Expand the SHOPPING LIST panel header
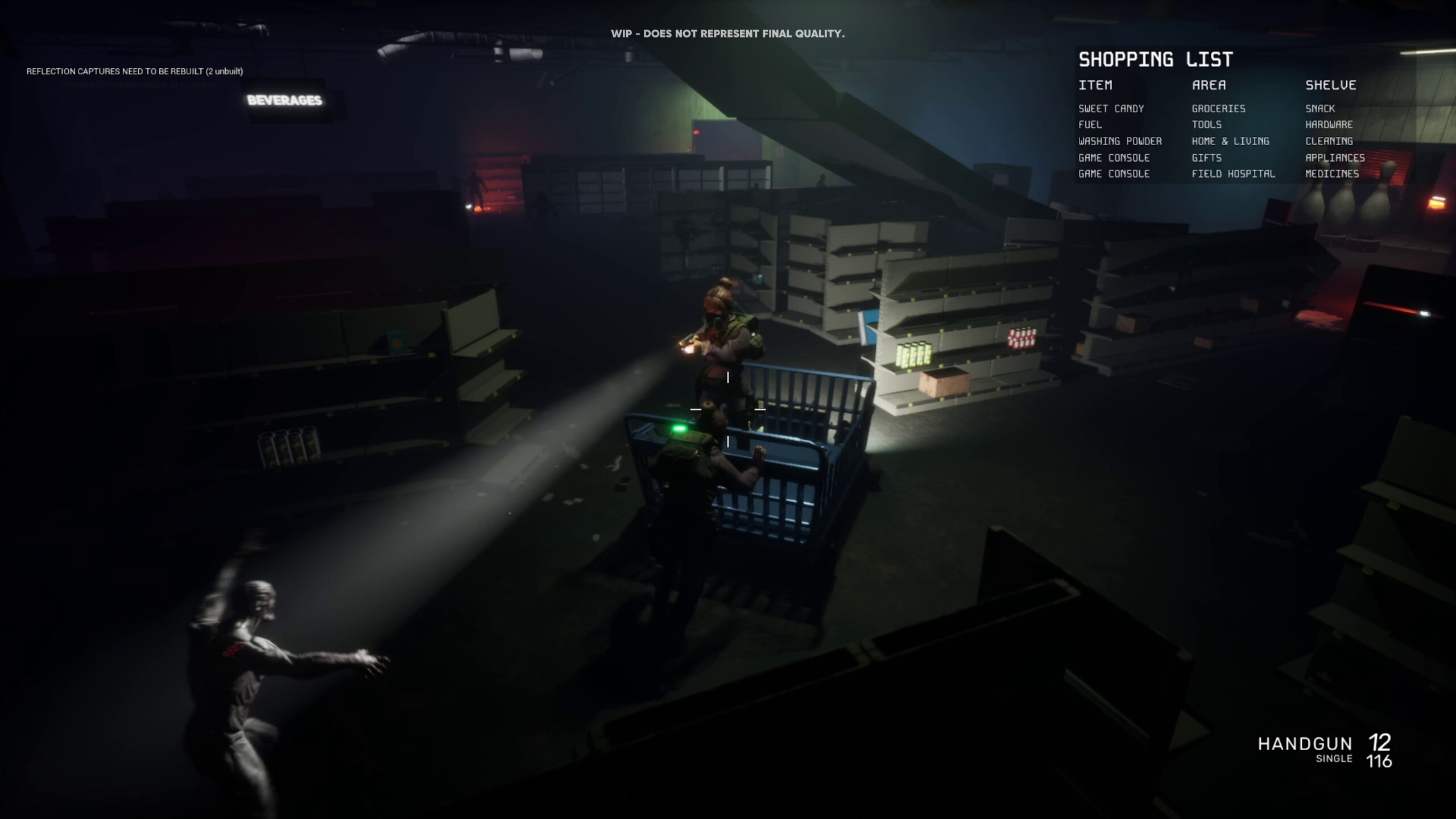1456x819 pixels. 1156,60
